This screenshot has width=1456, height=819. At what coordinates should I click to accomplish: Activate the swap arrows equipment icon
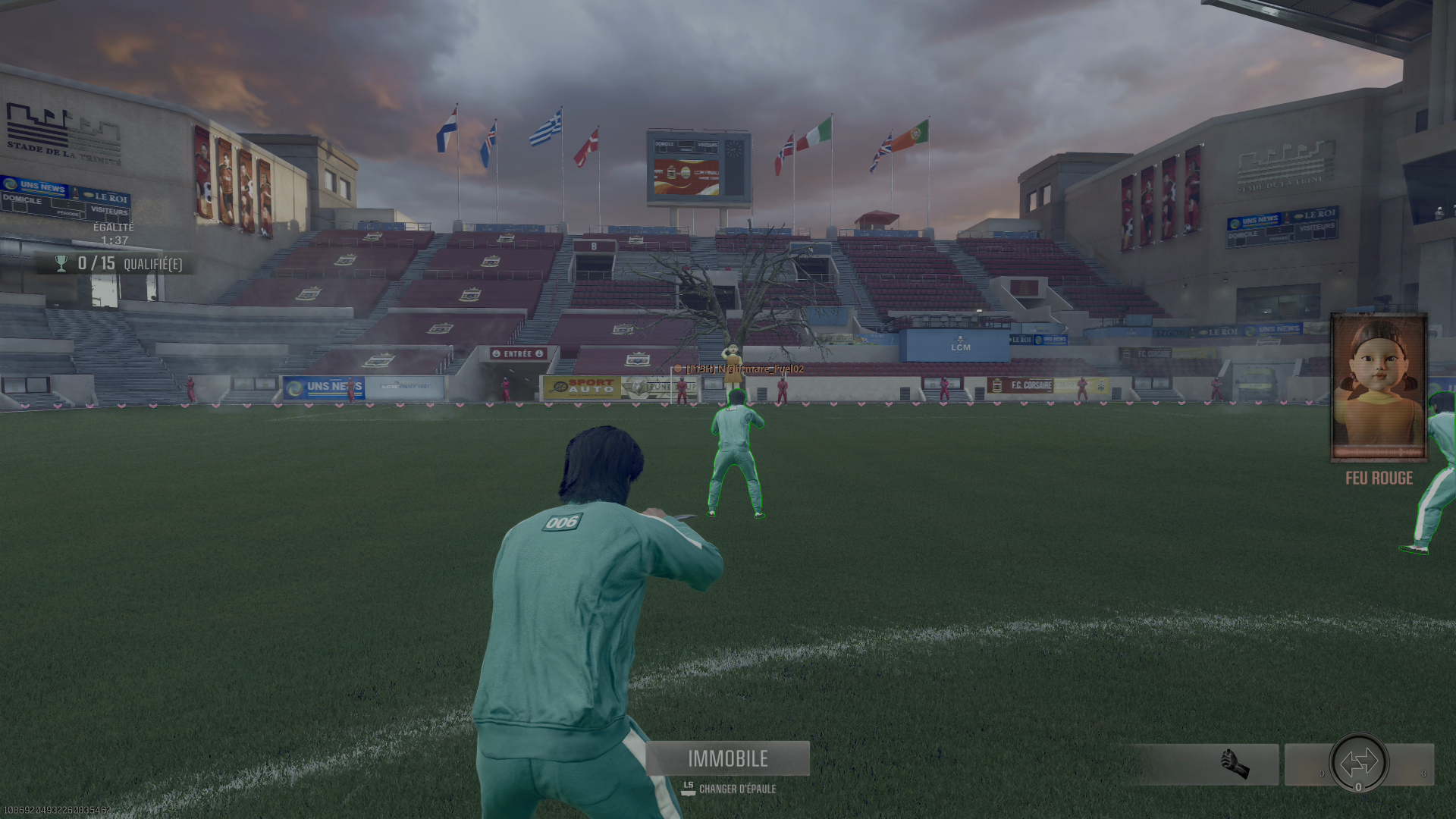pos(1358,762)
